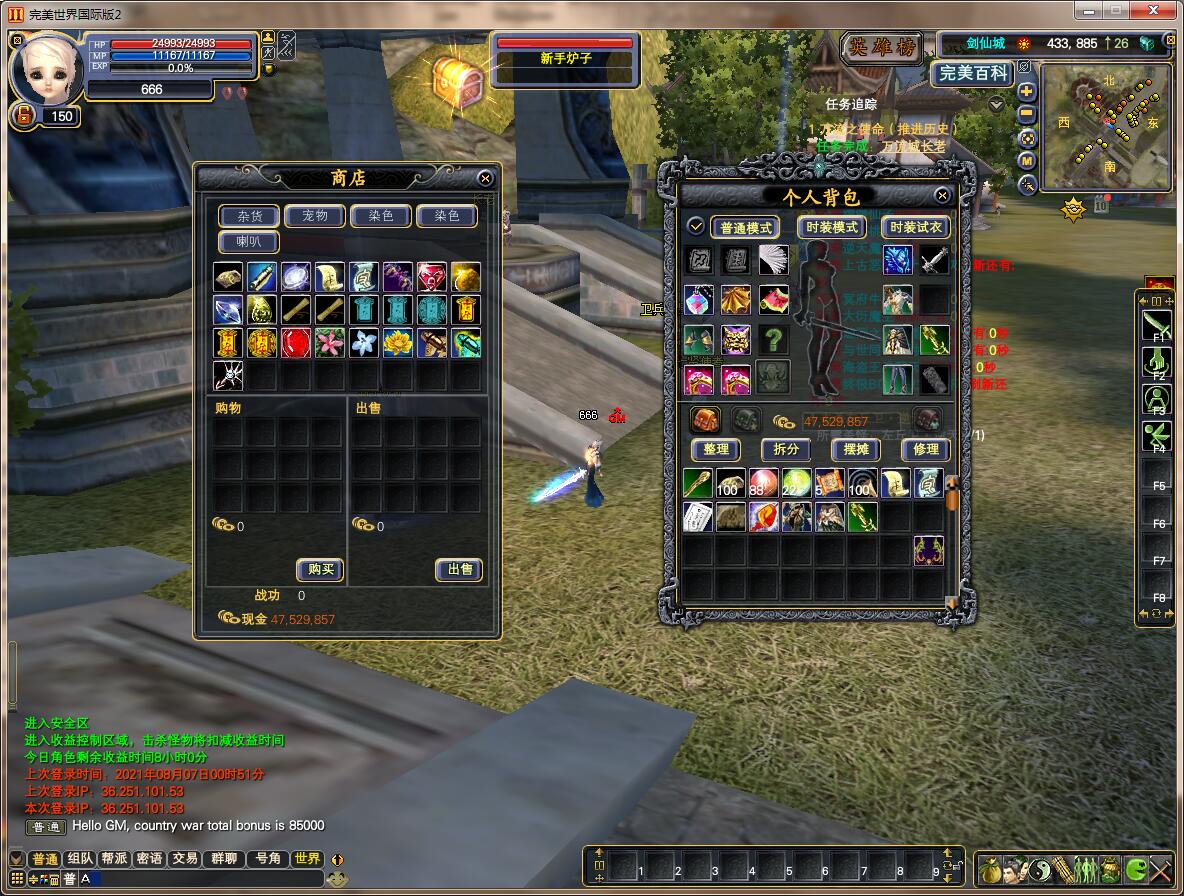
Task: Zoom in the minimap with plus
Action: 1027,91
